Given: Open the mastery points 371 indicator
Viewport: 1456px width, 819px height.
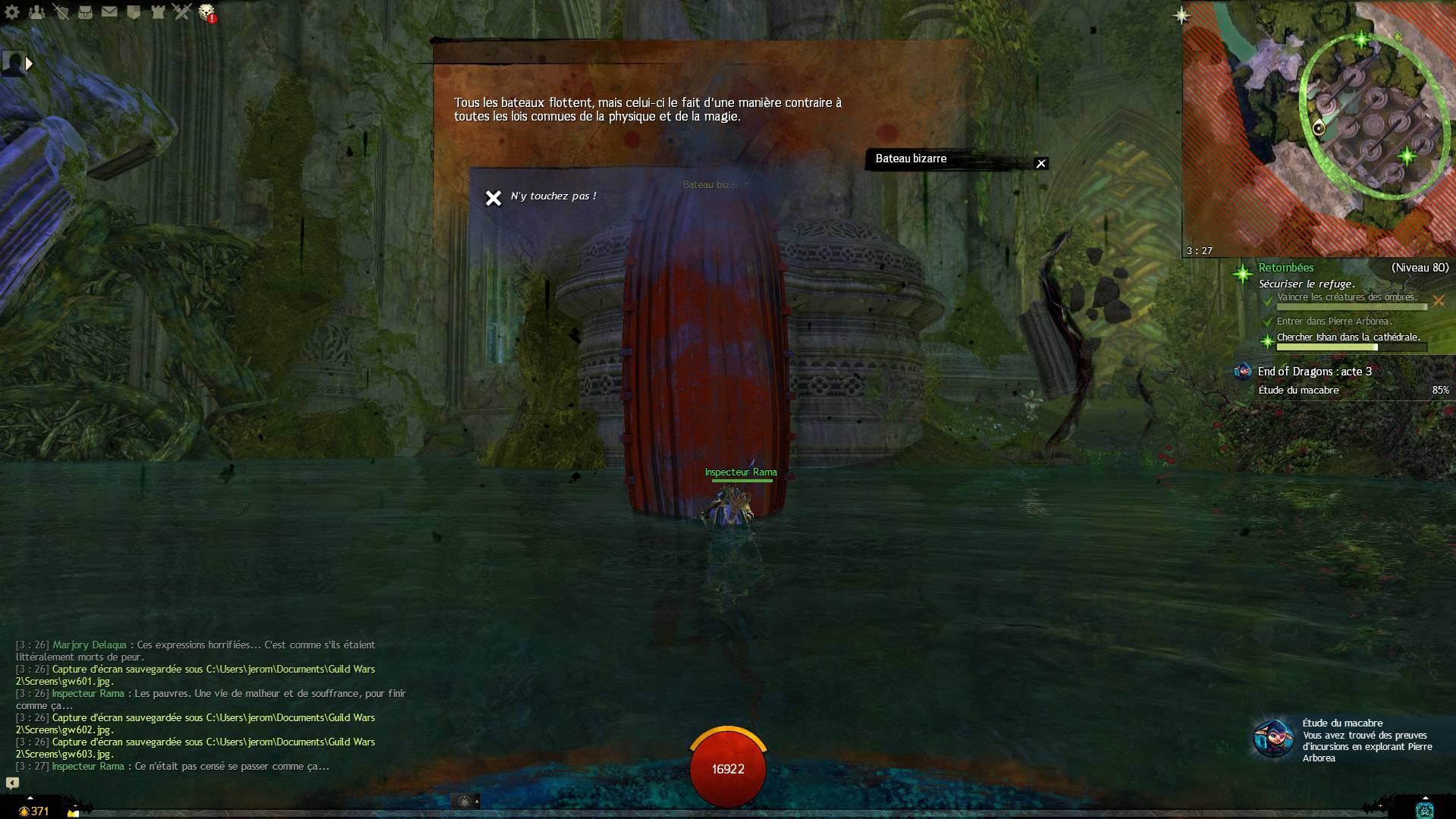Looking at the screenshot, I should (x=35, y=811).
